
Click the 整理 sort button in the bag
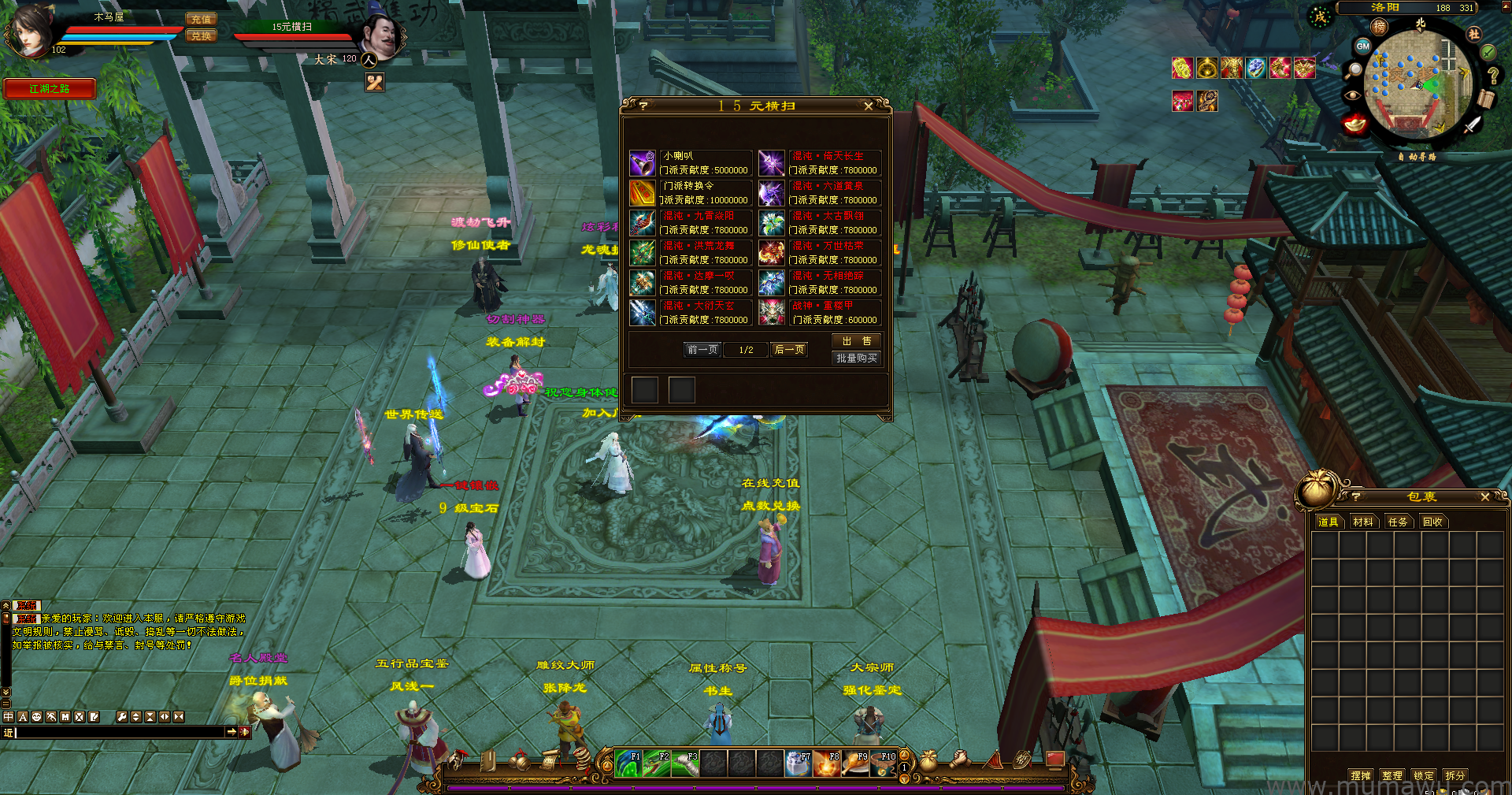pos(1392,775)
